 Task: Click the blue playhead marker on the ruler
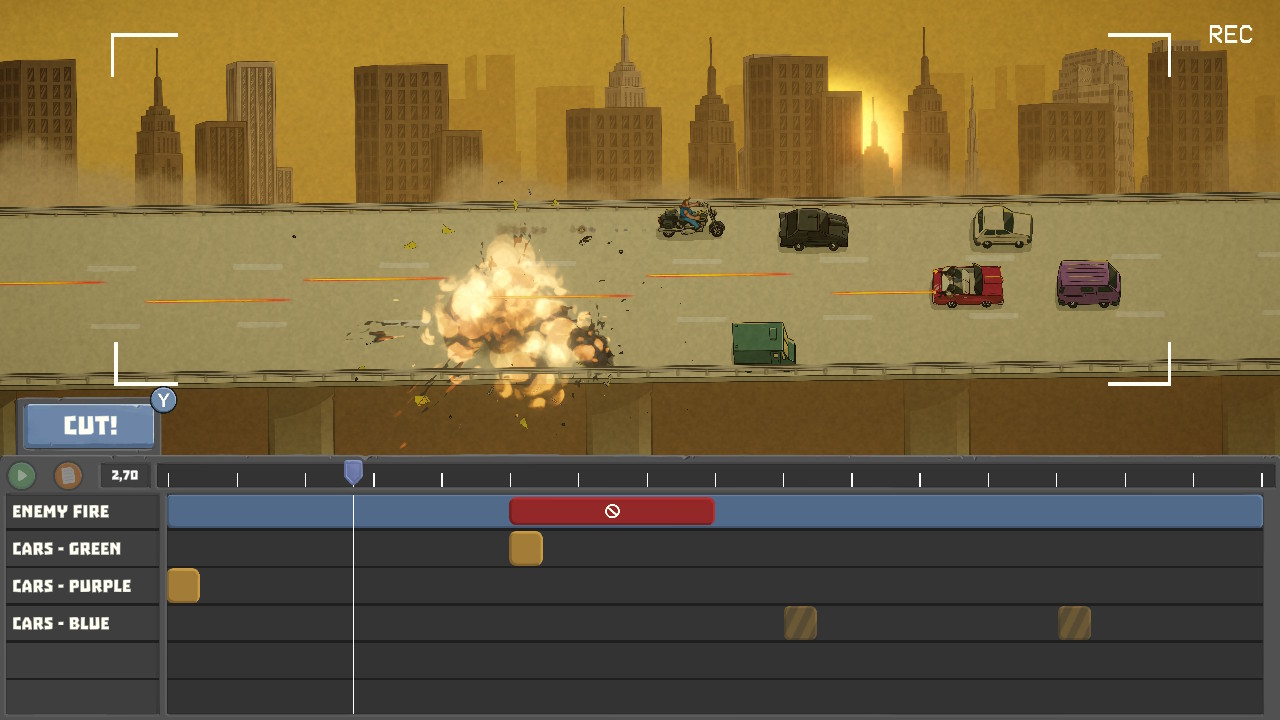coord(353,470)
